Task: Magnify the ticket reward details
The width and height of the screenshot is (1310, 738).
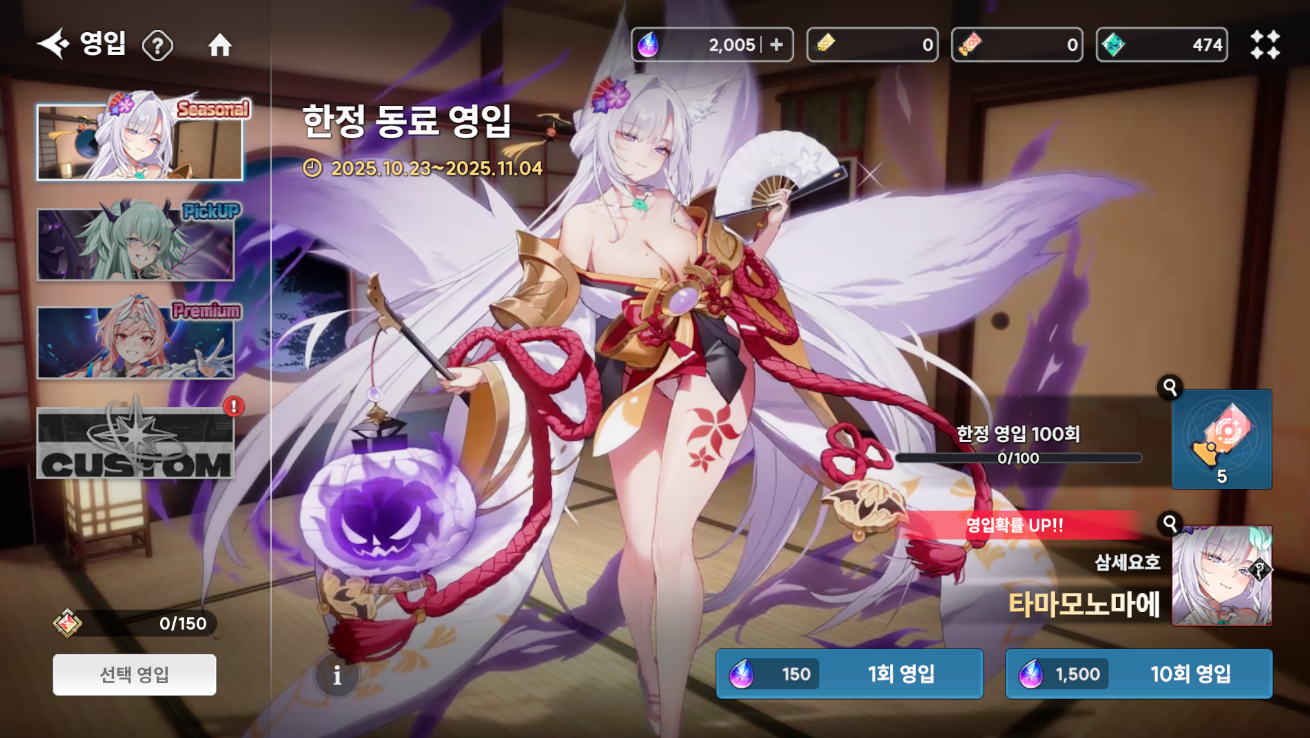Action: click(x=1169, y=387)
